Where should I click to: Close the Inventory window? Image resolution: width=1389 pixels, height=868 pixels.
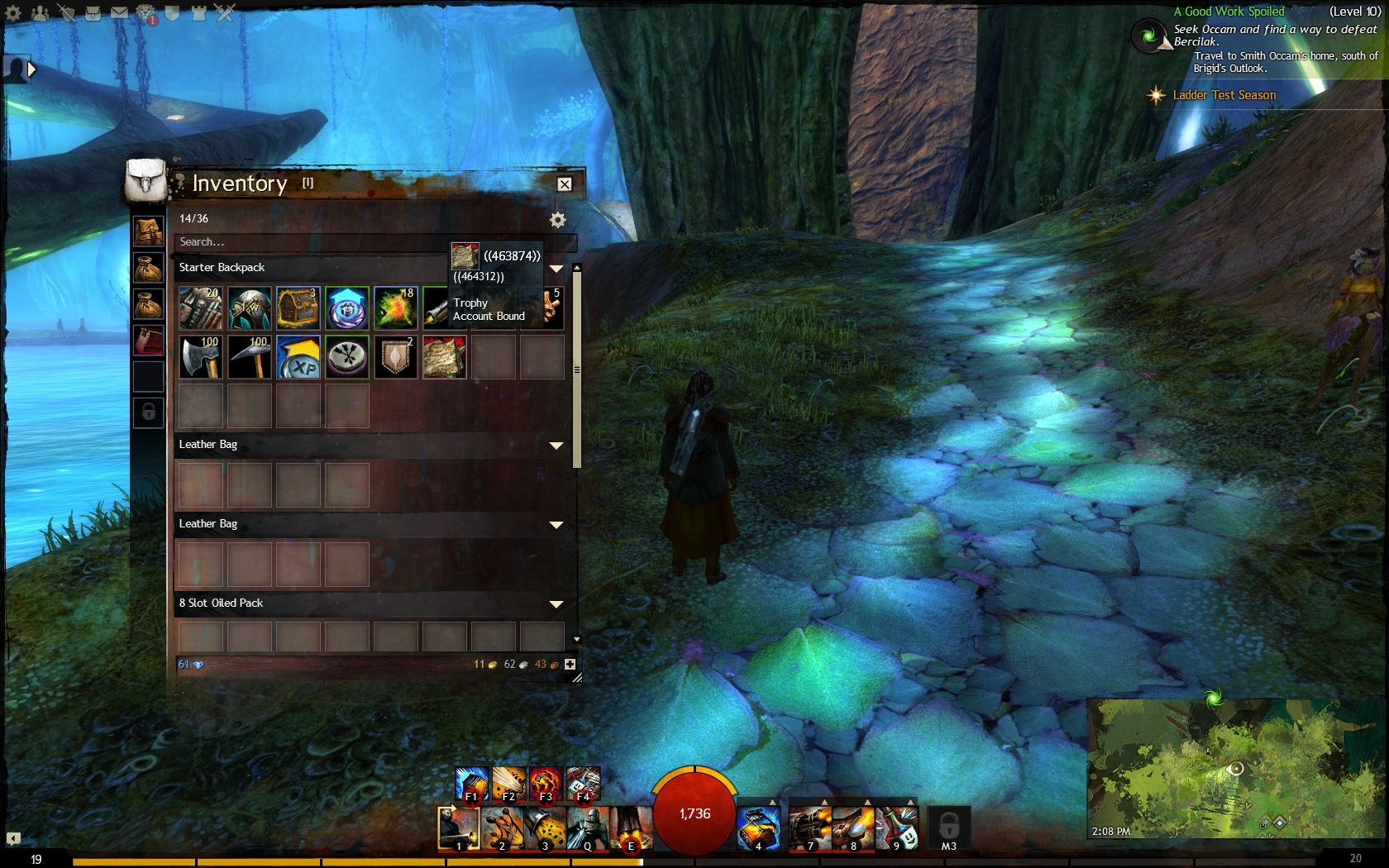tap(565, 184)
